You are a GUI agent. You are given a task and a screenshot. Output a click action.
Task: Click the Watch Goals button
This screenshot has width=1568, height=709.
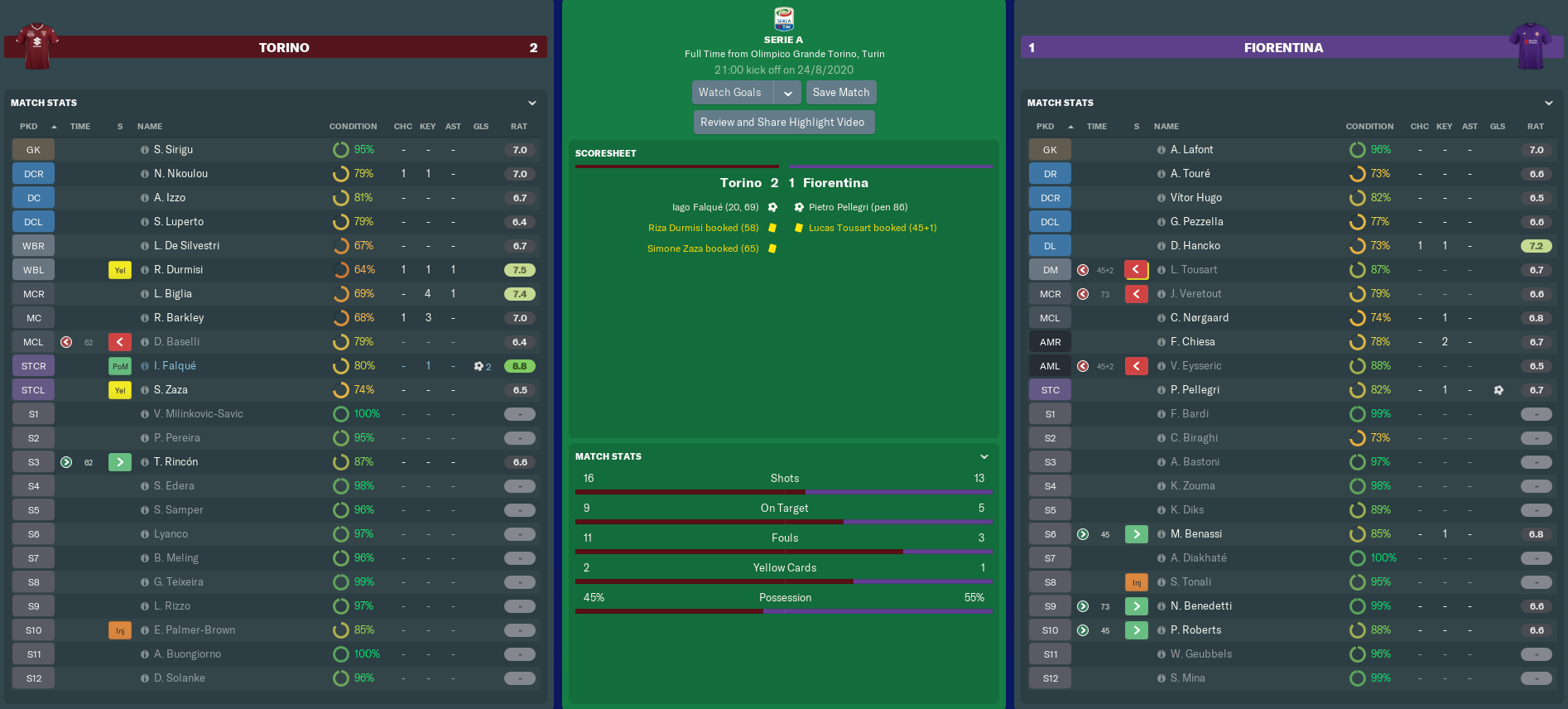tap(729, 93)
